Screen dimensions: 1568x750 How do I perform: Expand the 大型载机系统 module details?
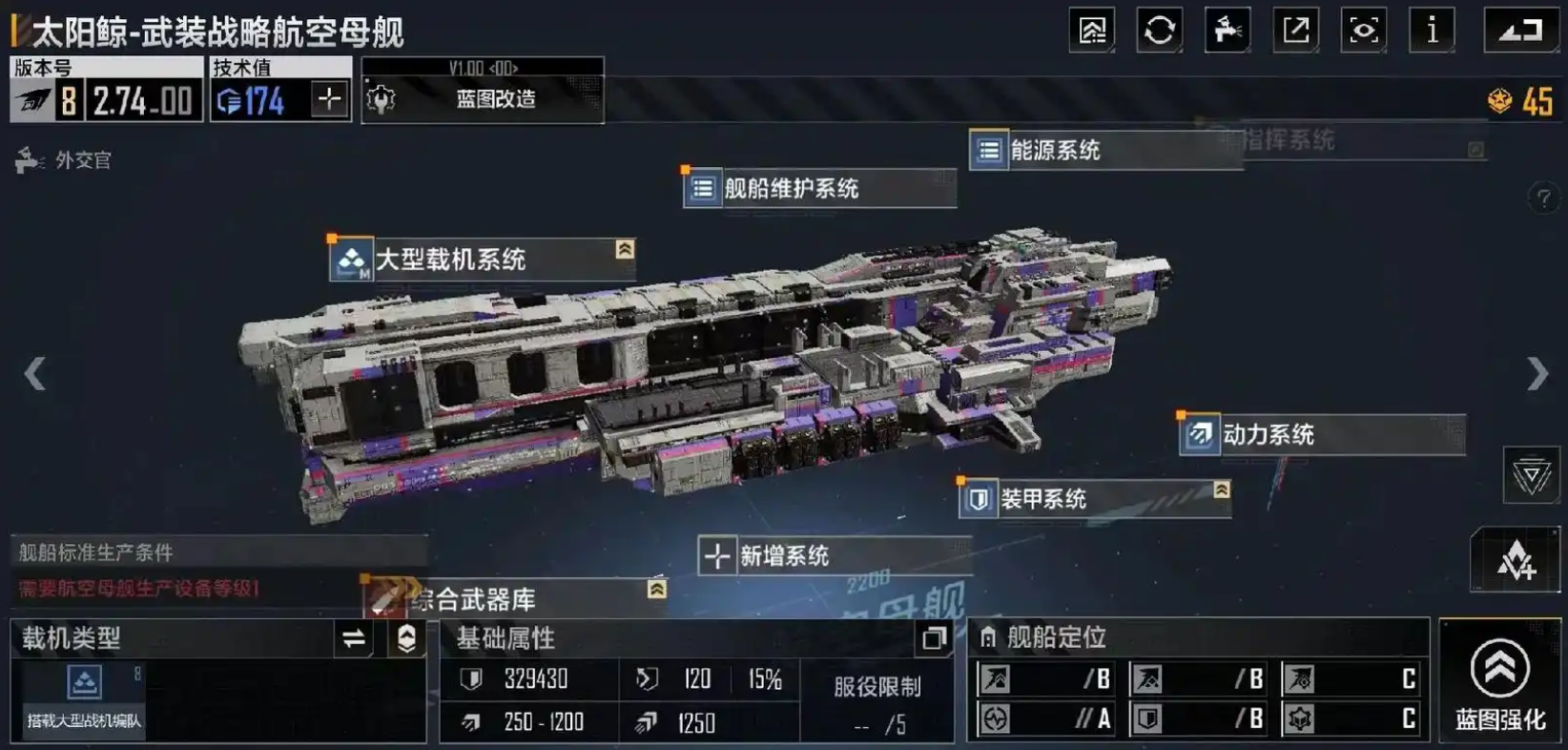625,250
